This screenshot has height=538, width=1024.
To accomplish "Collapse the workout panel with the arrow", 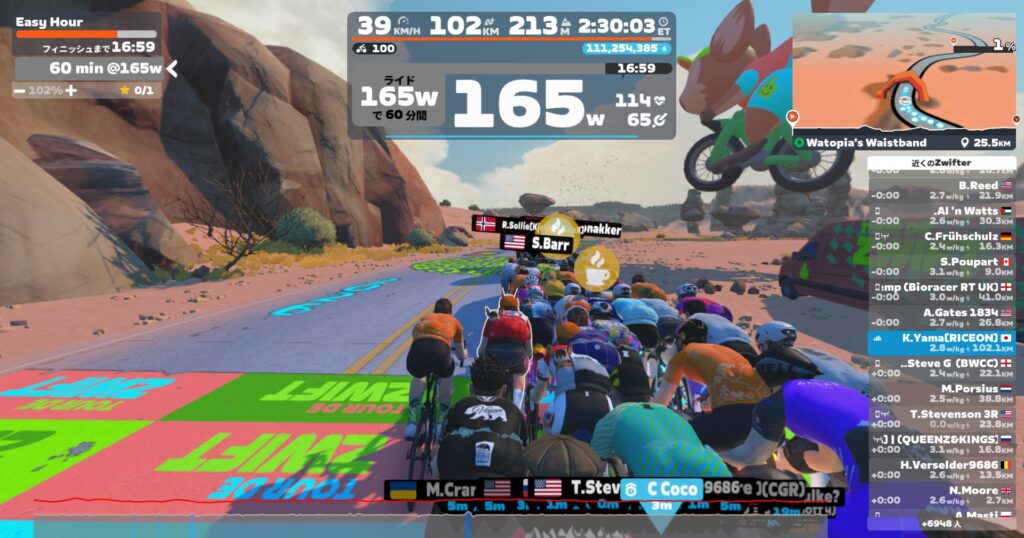I will [x=172, y=68].
